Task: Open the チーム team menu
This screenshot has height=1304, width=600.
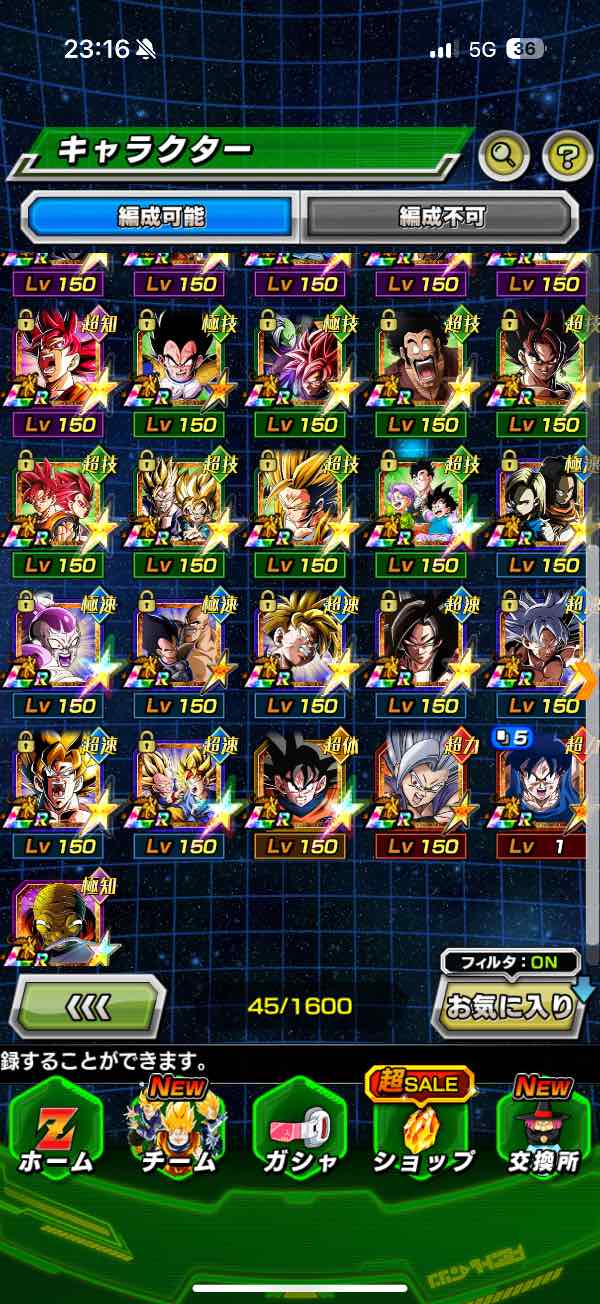Action: (176, 1130)
